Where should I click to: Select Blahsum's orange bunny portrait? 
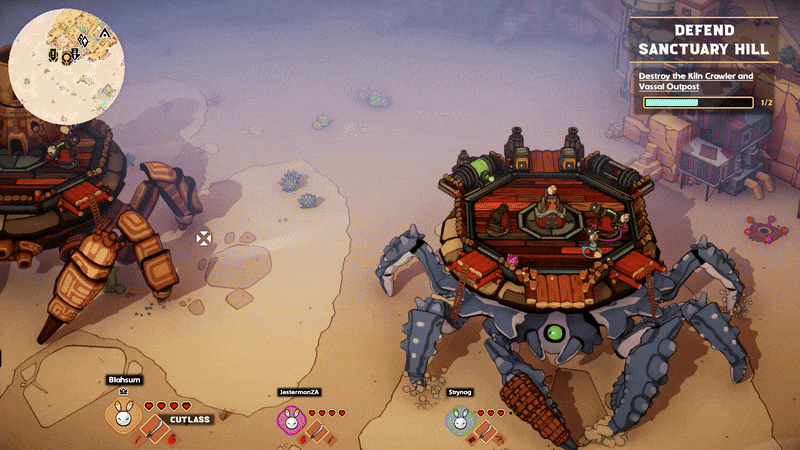[122, 418]
